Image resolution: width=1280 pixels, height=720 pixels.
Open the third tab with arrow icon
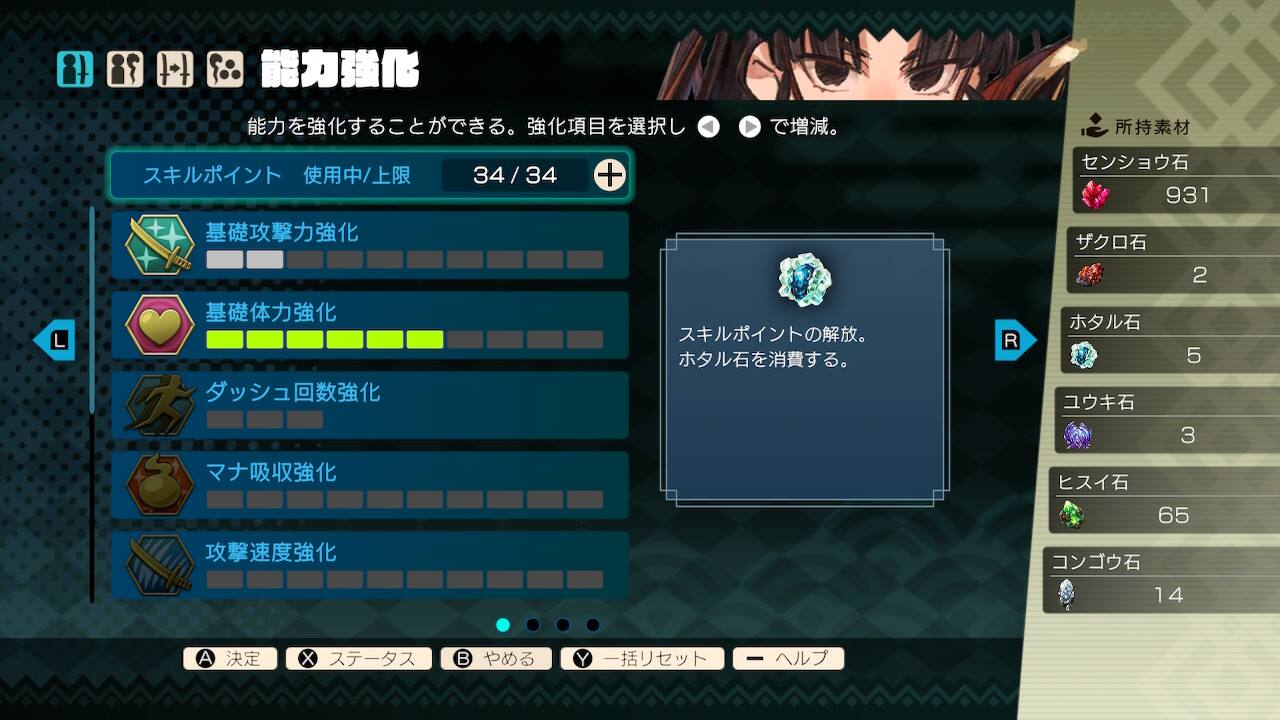point(175,69)
